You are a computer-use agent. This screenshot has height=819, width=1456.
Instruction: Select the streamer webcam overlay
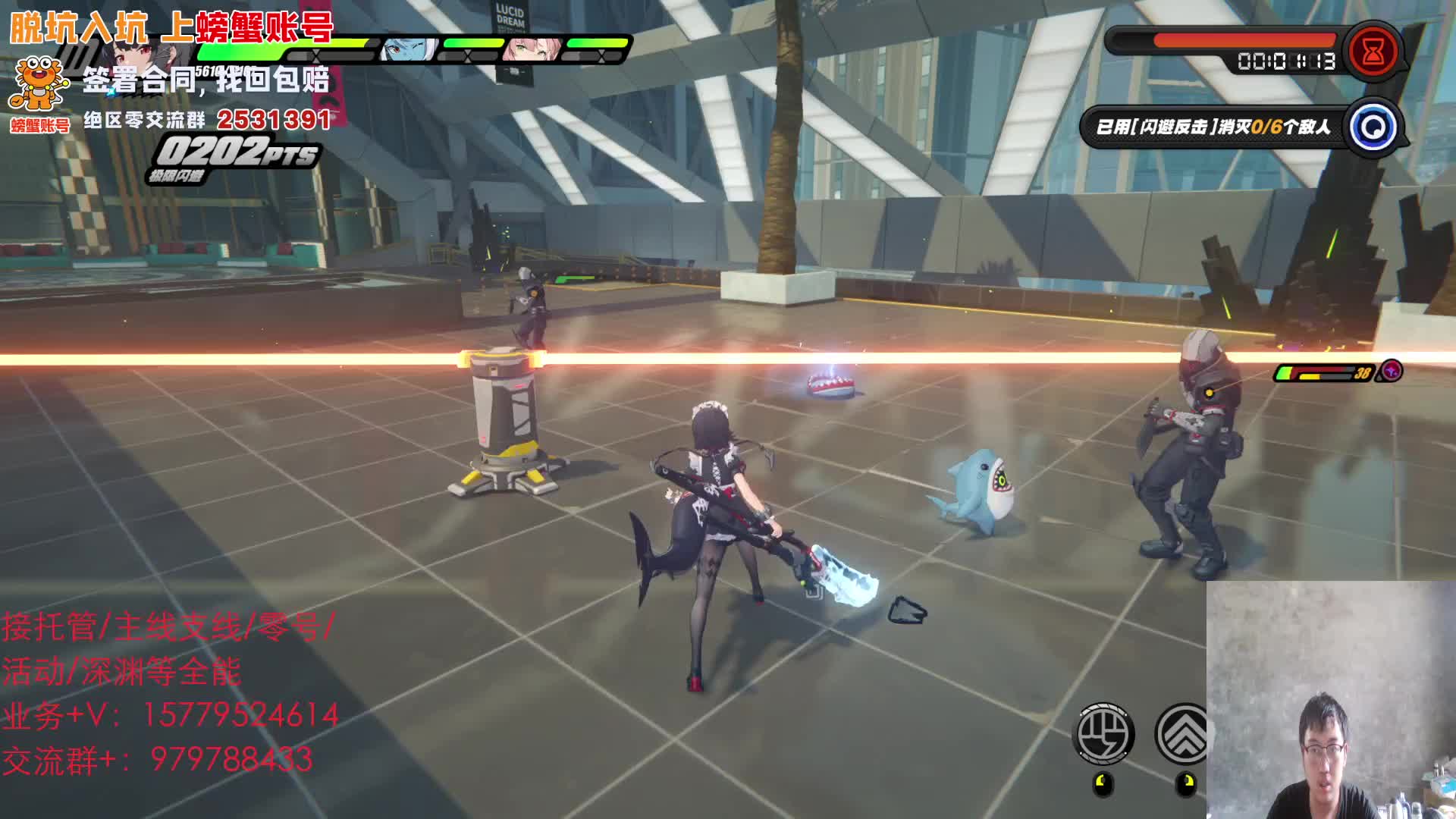point(1331,699)
